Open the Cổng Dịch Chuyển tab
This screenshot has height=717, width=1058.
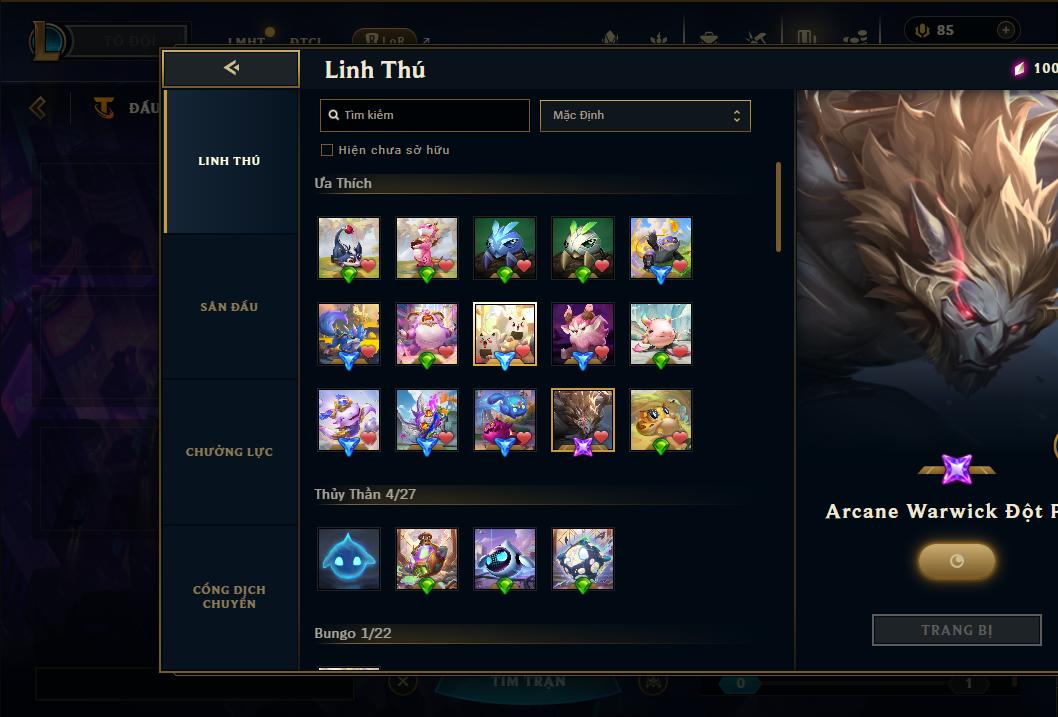pos(229,597)
